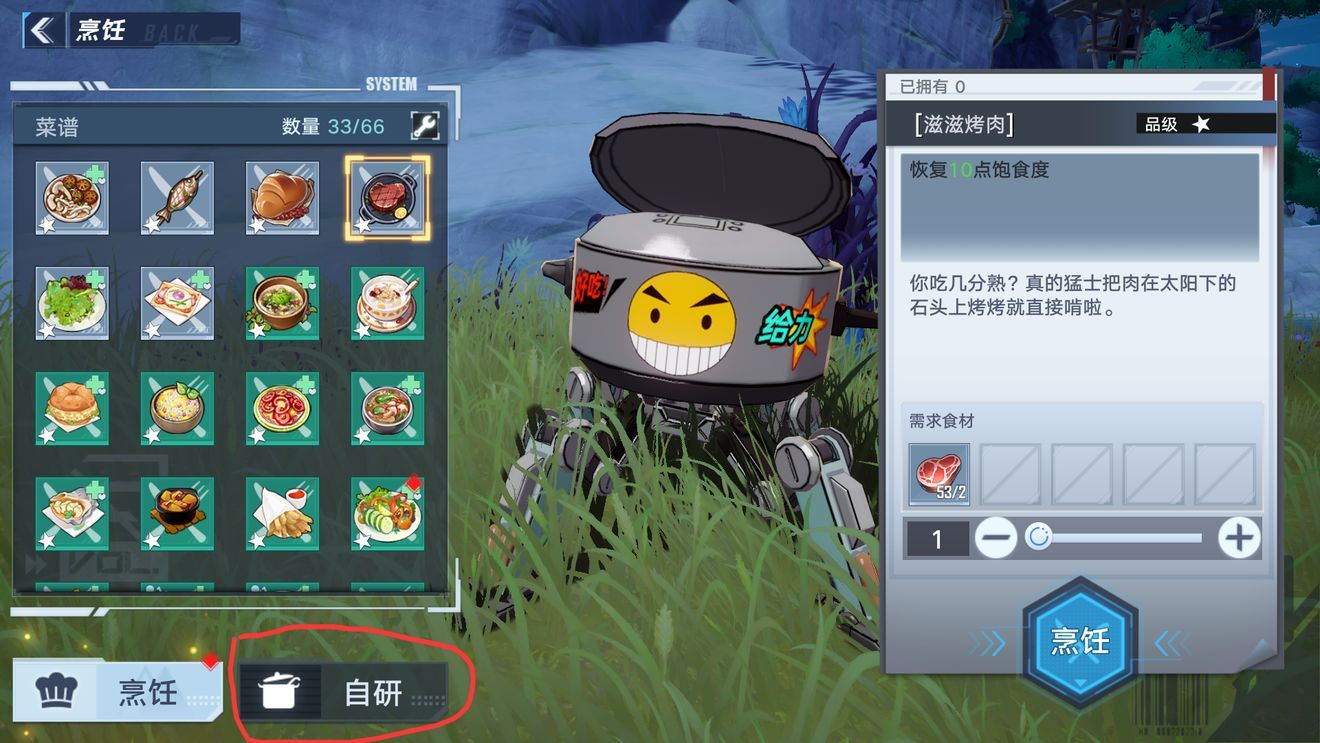
Task: Pick the green lettuce salad recipe
Action: pyautogui.click(x=72, y=303)
